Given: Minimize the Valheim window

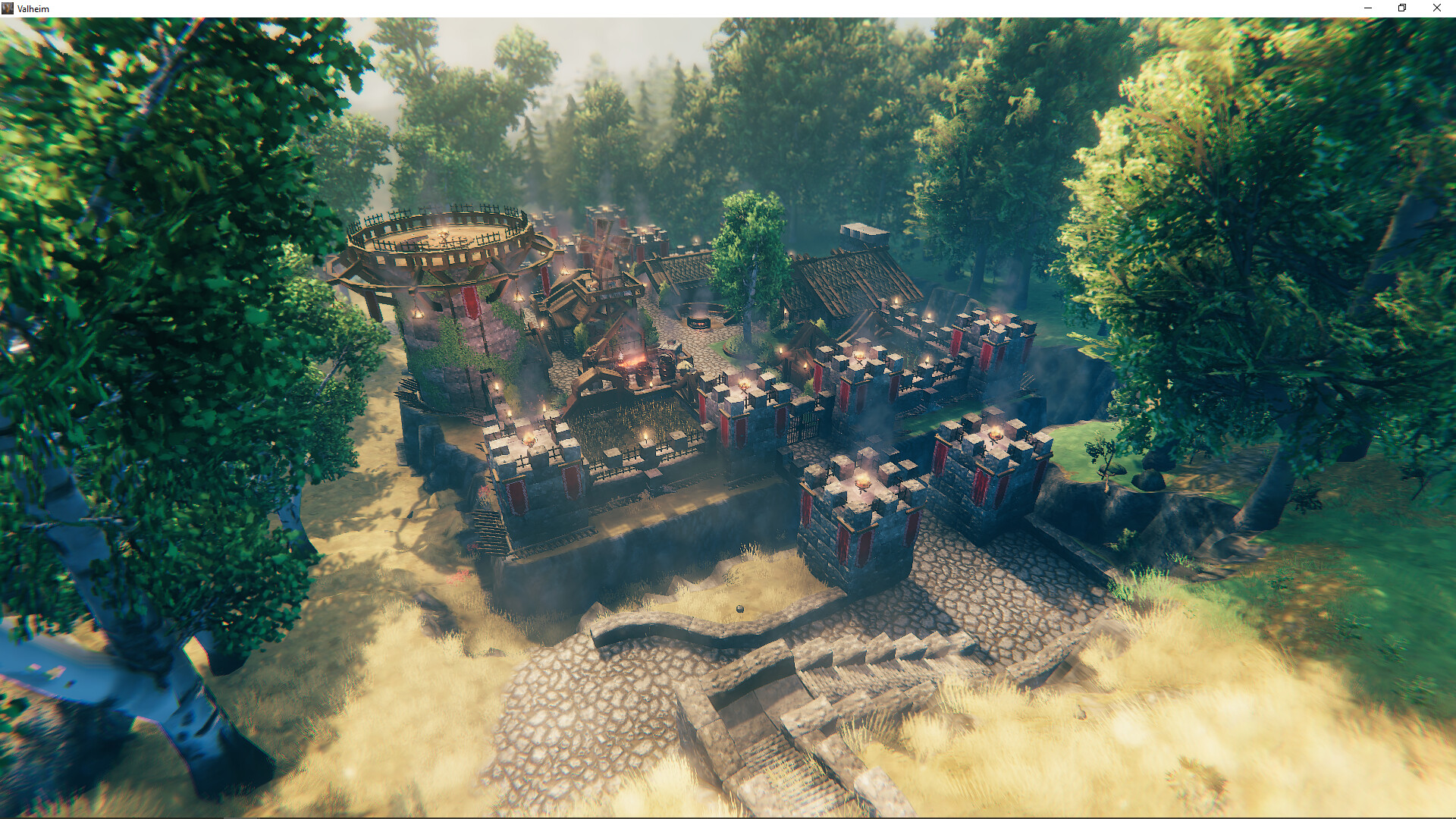Looking at the screenshot, I should pyautogui.click(x=1368, y=8).
